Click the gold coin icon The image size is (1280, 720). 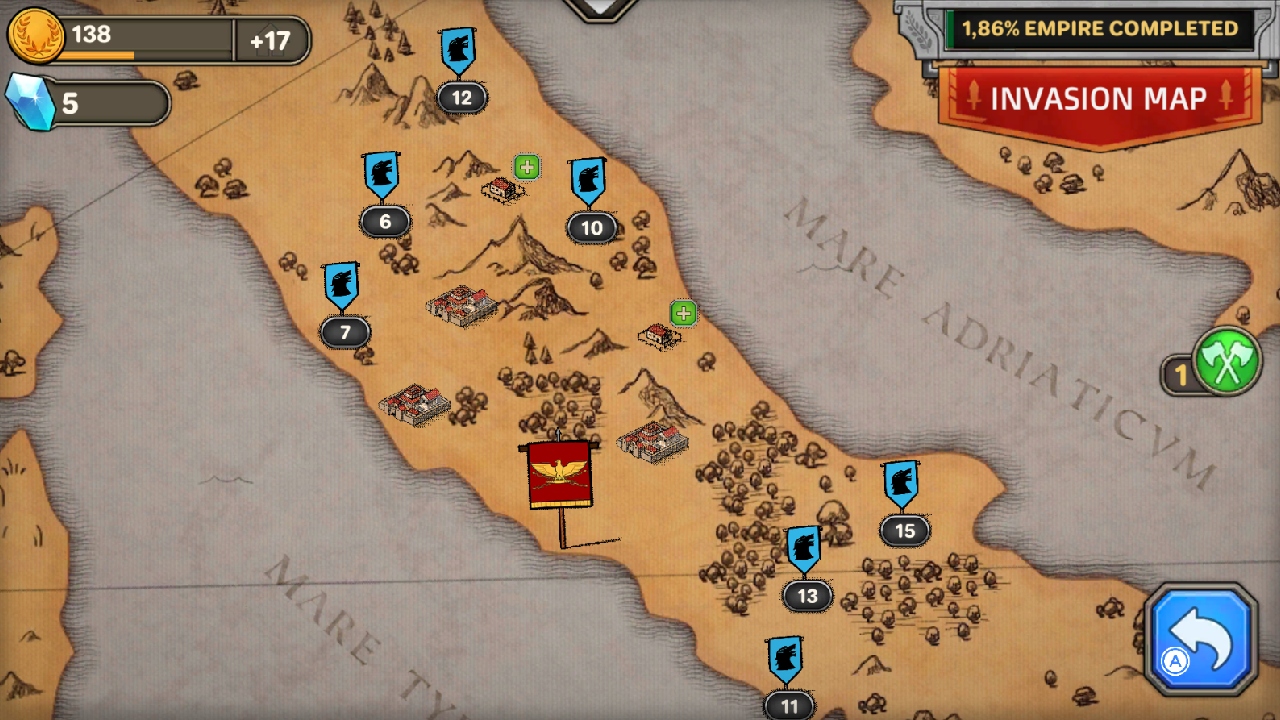point(38,40)
